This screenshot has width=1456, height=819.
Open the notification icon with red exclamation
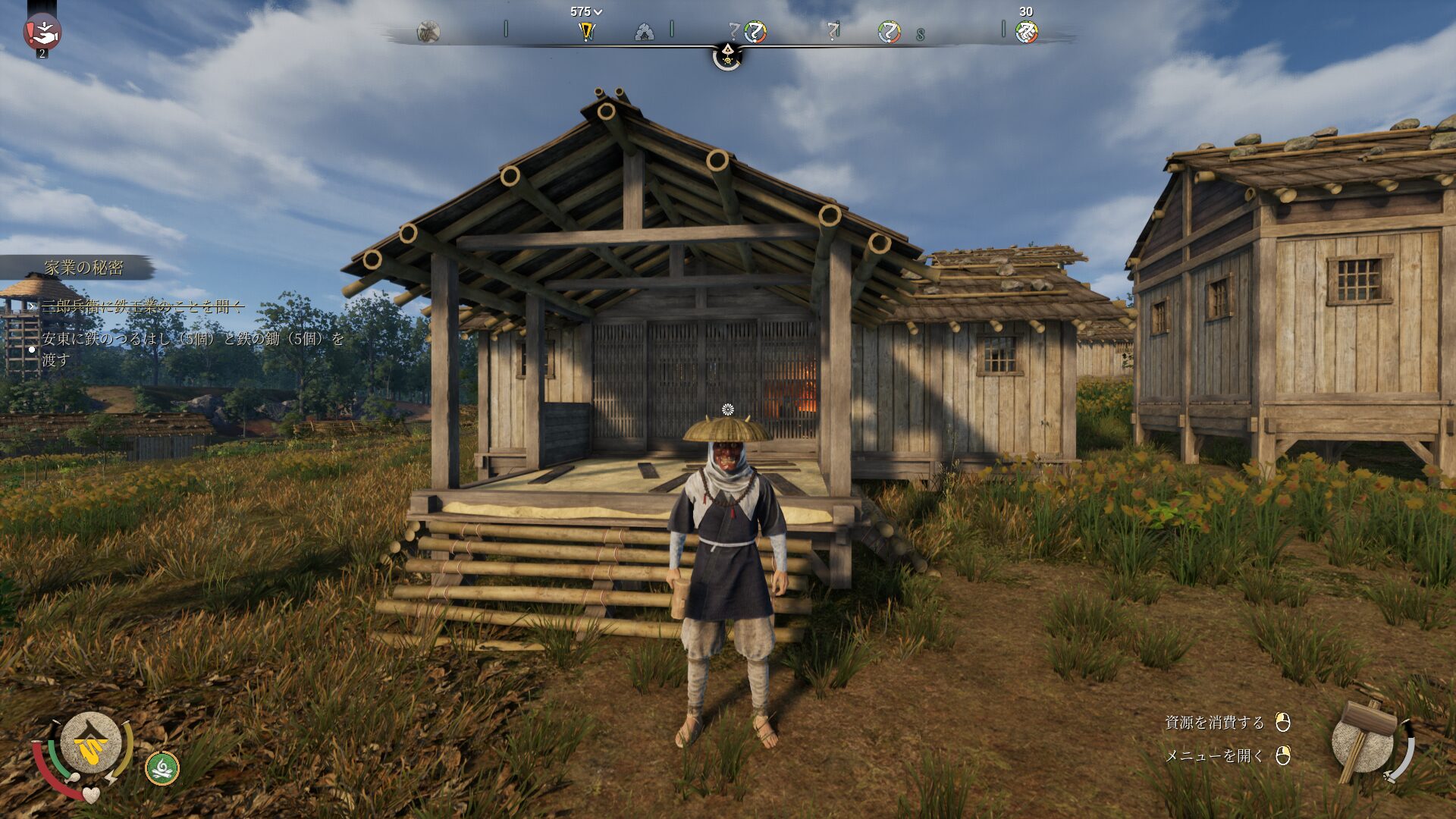(x=42, y=32)
